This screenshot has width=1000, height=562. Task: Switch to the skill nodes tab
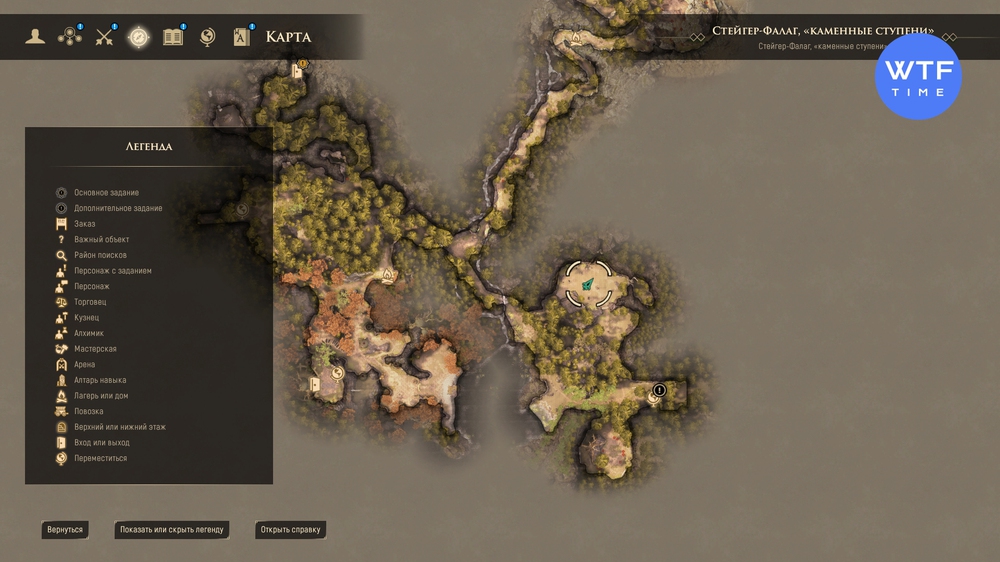[70, 37]
